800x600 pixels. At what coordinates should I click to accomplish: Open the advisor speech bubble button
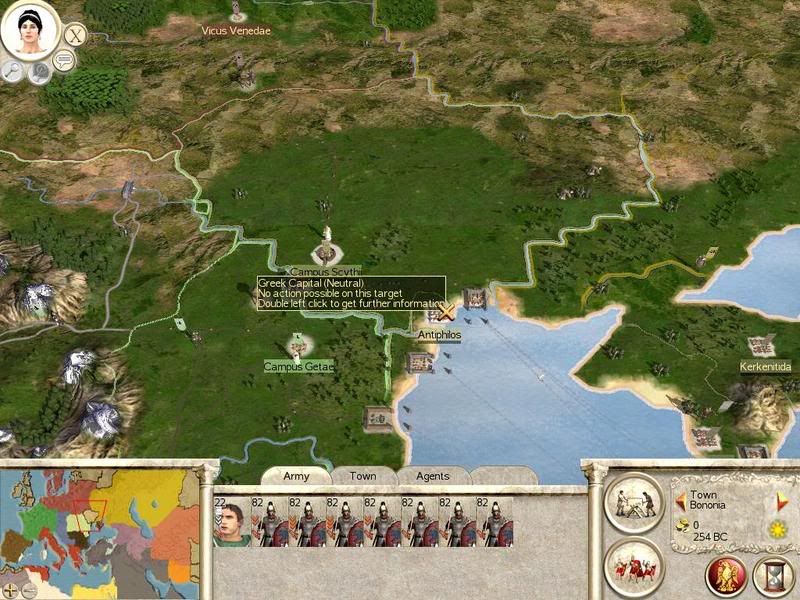(66, 62)
